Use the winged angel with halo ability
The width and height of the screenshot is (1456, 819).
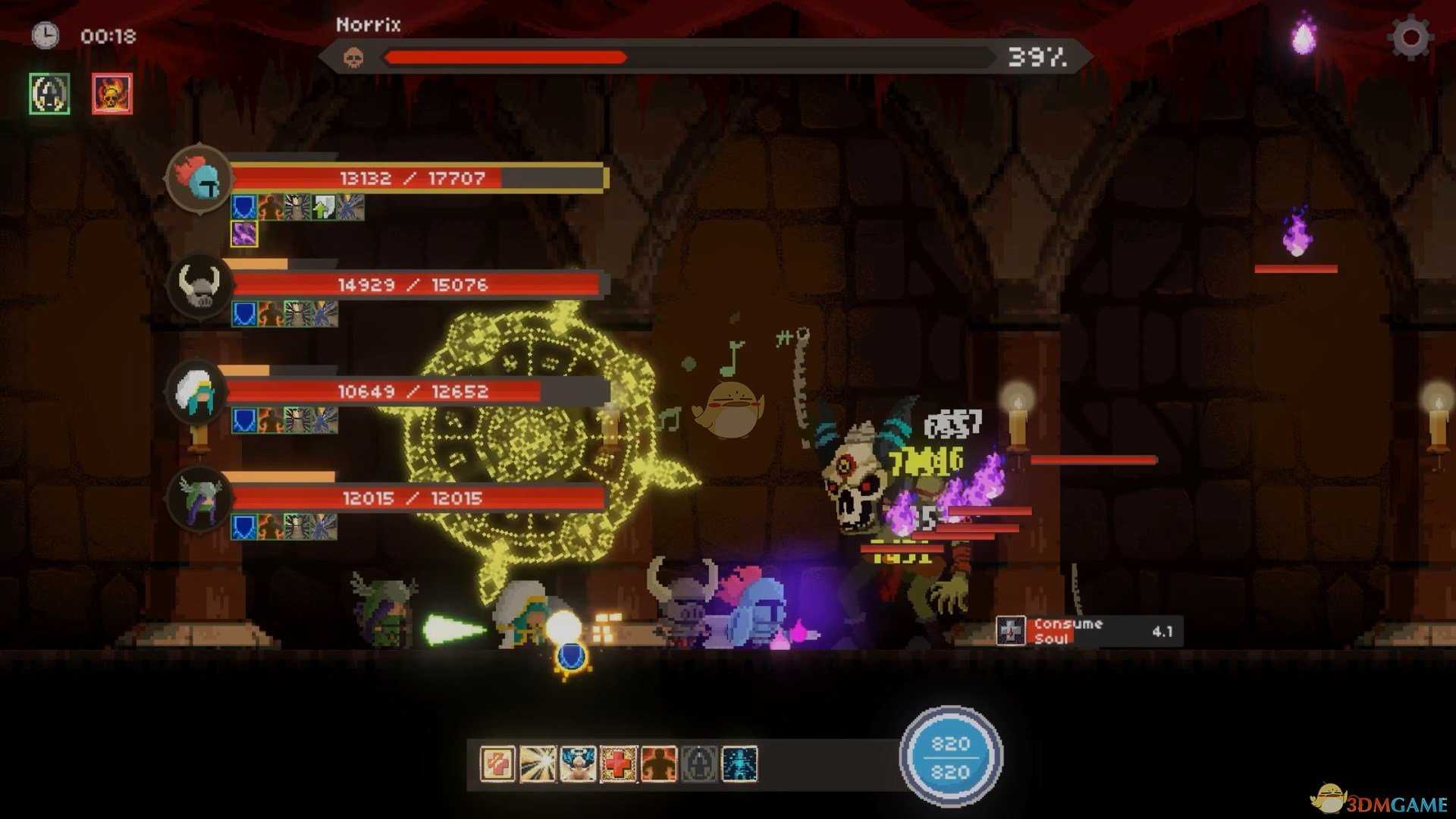[578, 764]
